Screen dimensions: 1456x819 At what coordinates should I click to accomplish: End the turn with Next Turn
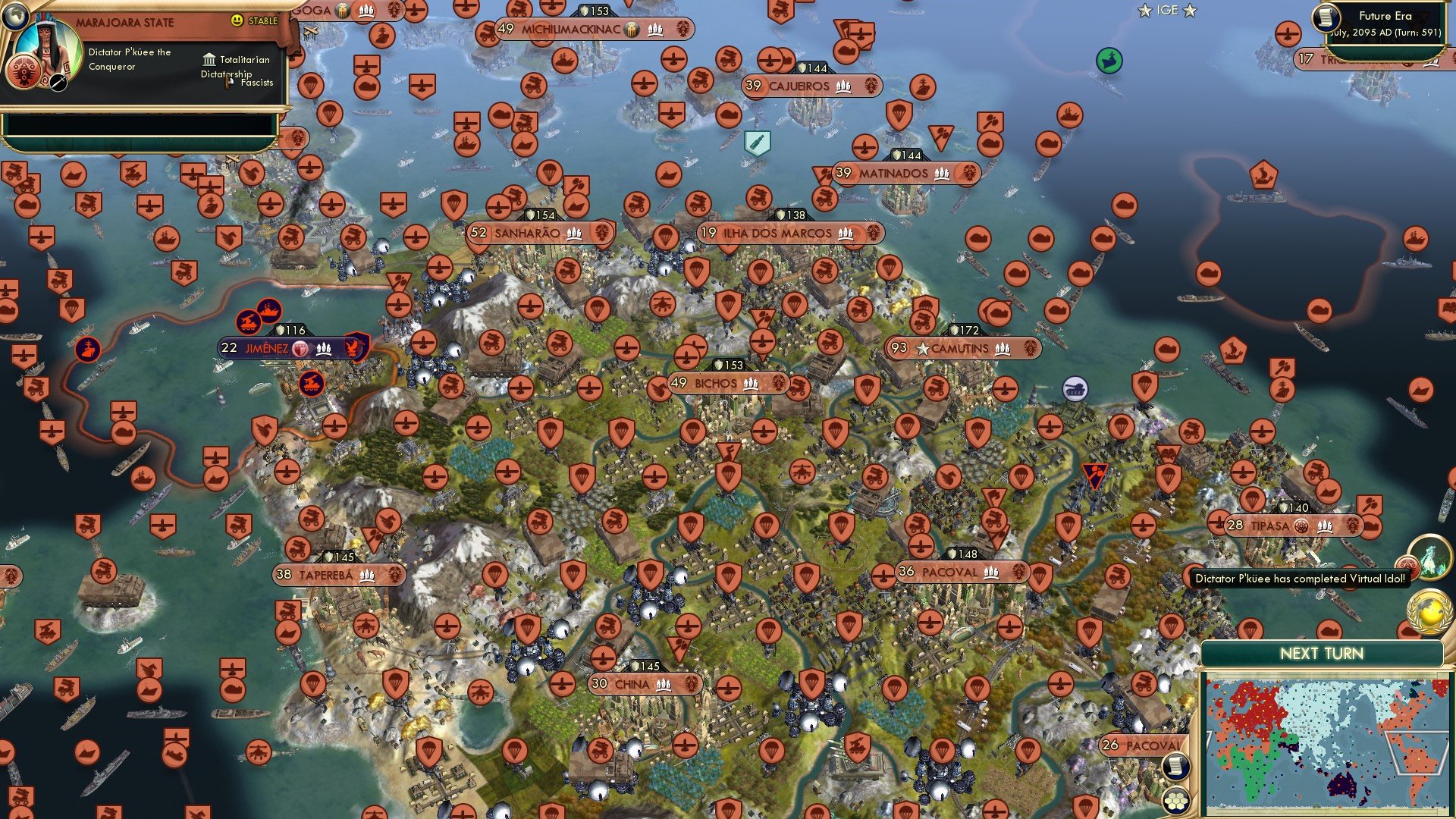point(1321,654)
